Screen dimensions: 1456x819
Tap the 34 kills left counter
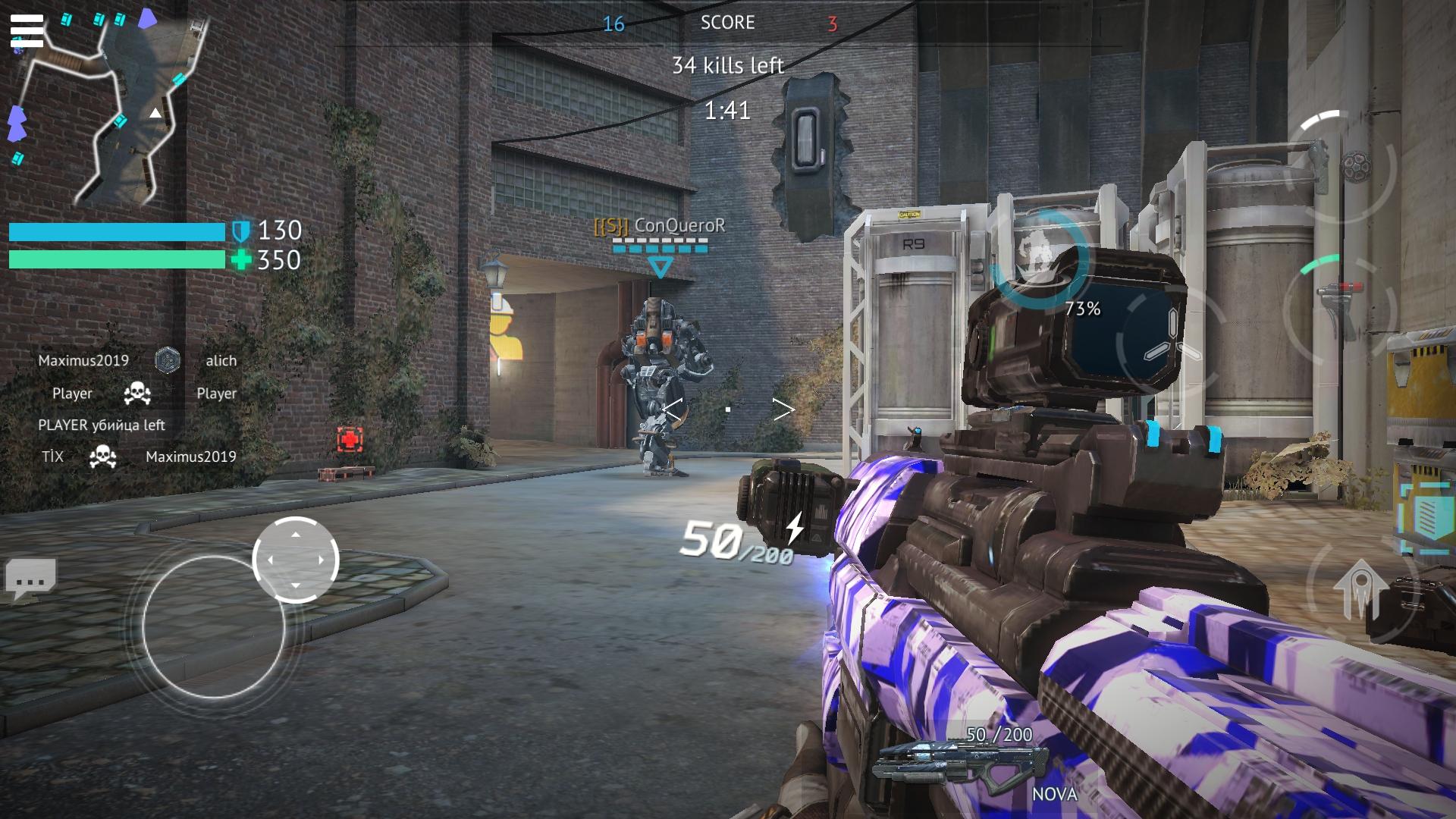point(730,65)
